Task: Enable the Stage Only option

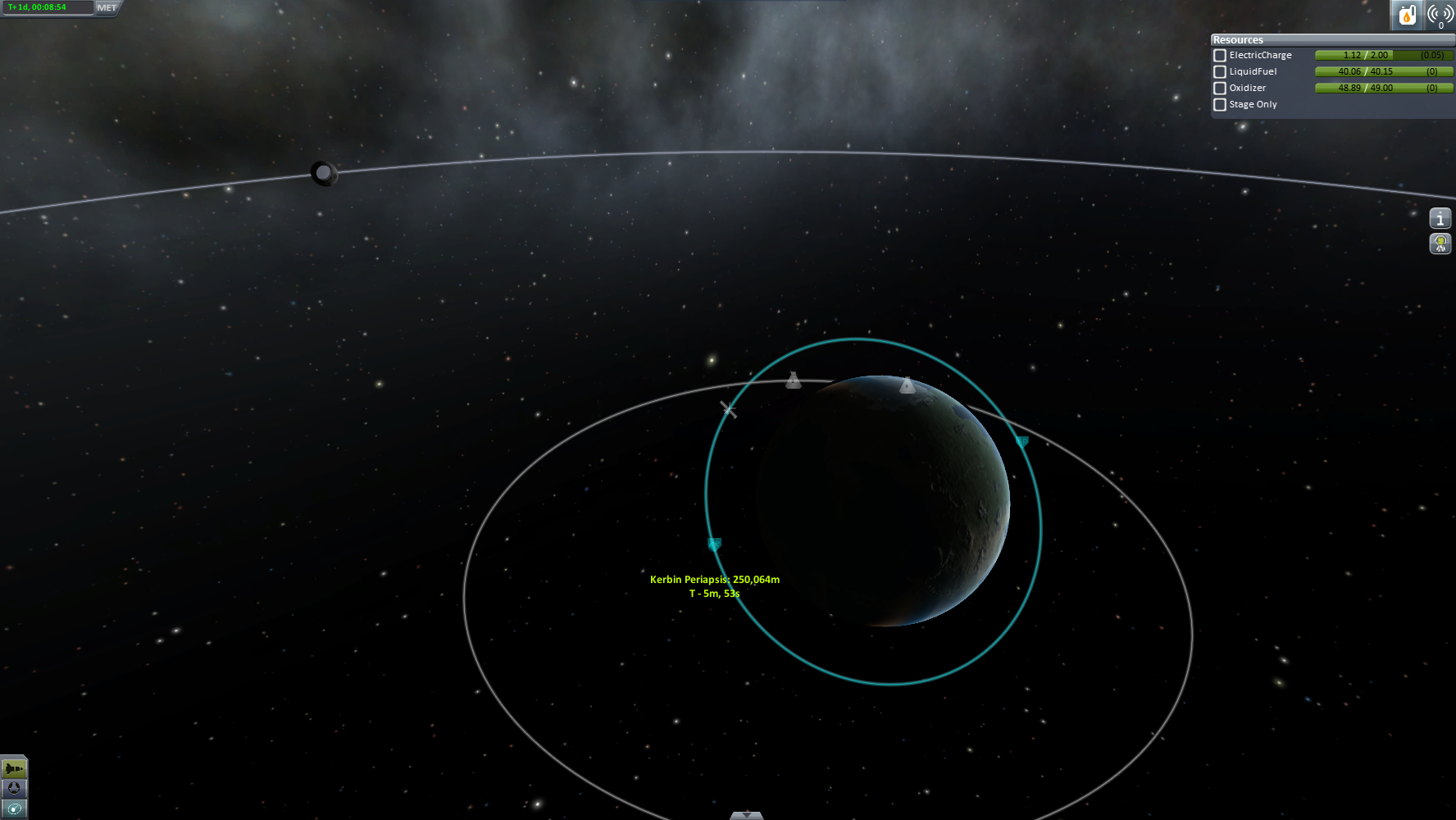Action: (x=1220, y=105)
